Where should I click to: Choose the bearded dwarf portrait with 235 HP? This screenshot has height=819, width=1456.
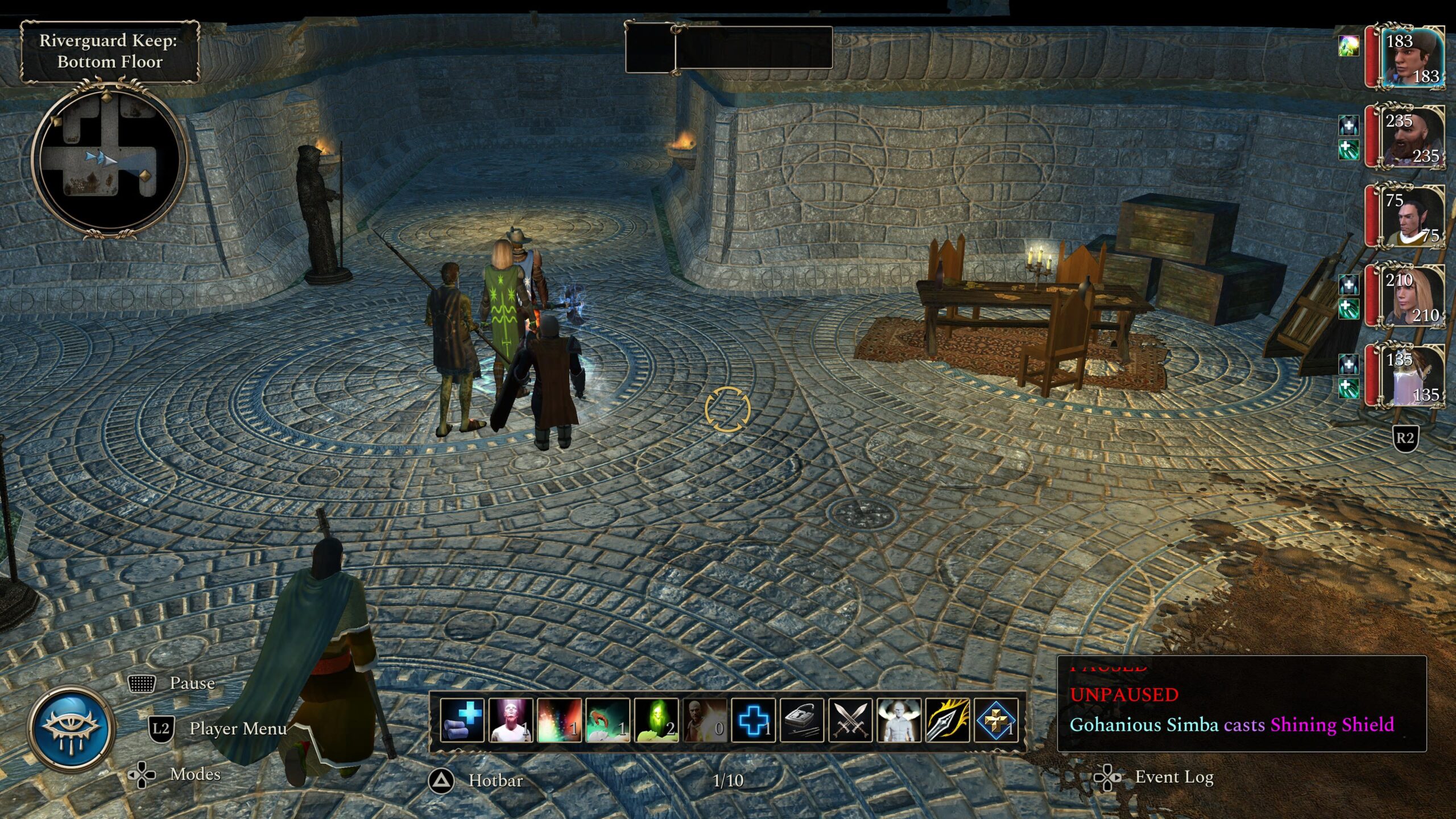[x=1412, y=138]
